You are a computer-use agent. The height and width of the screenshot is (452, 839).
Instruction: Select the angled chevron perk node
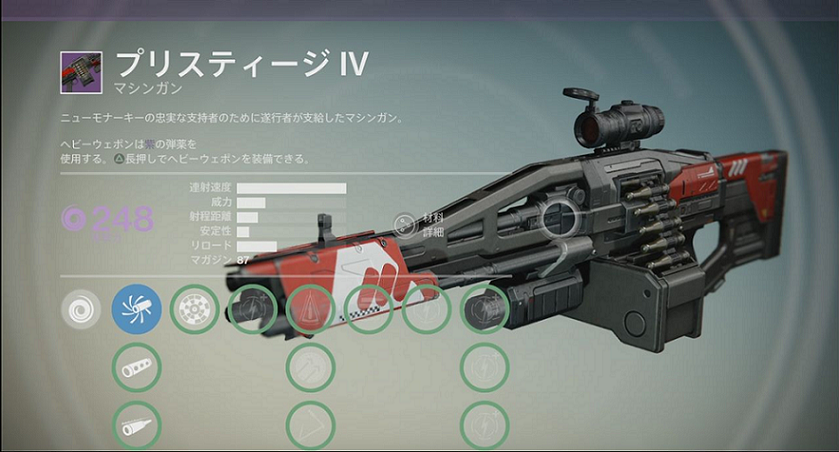(310, 425)
